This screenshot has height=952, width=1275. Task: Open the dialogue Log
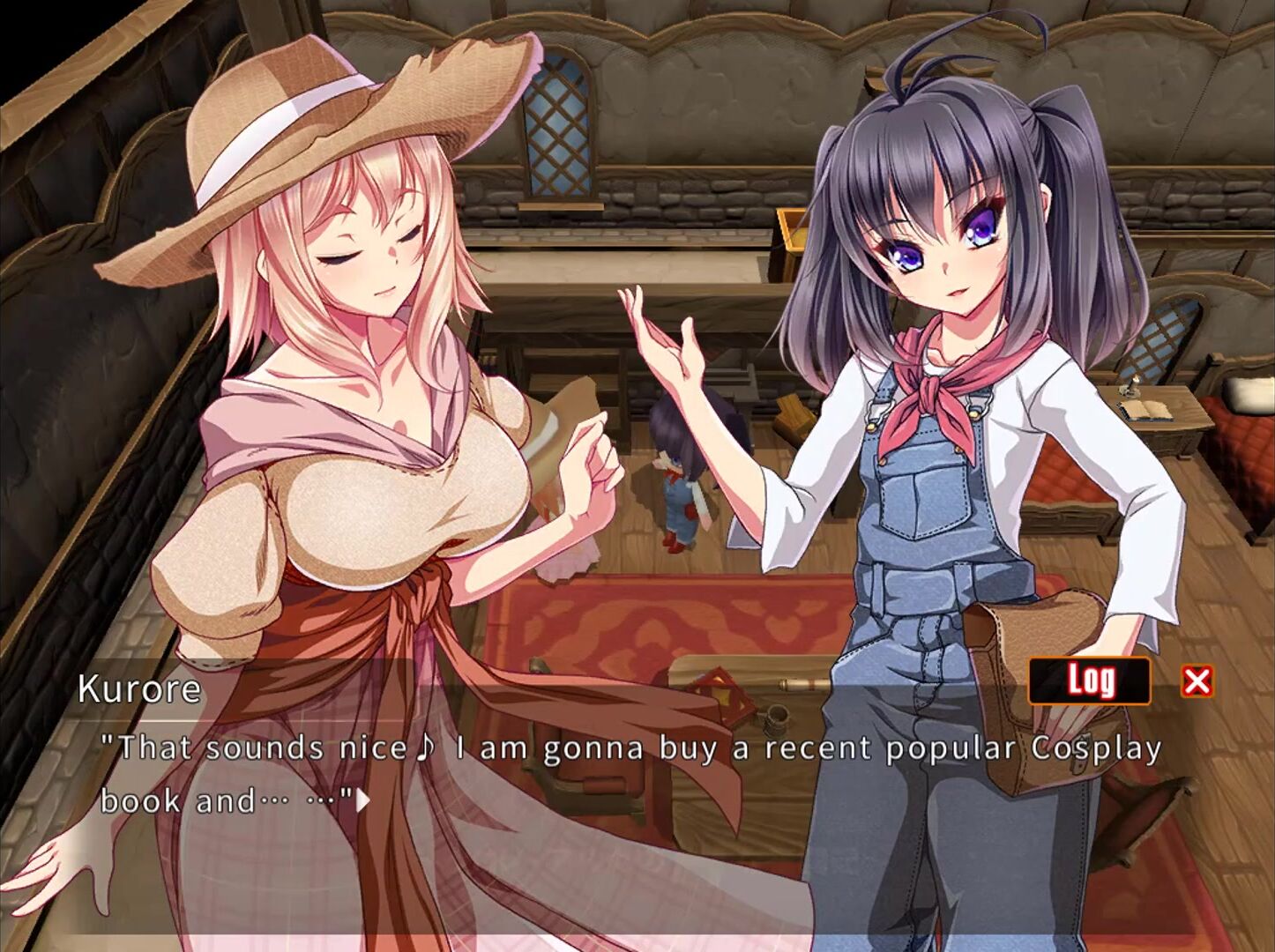pyautogui.click(x=1090, y=681)
